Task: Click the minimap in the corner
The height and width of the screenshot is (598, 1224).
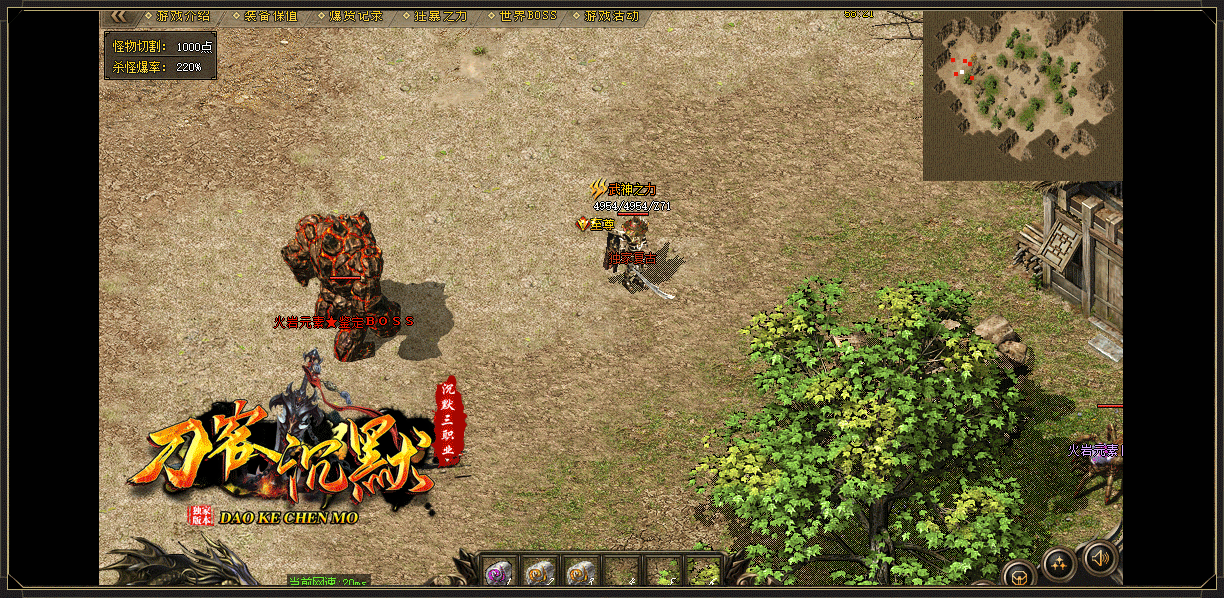Action: coord(1022,96)
